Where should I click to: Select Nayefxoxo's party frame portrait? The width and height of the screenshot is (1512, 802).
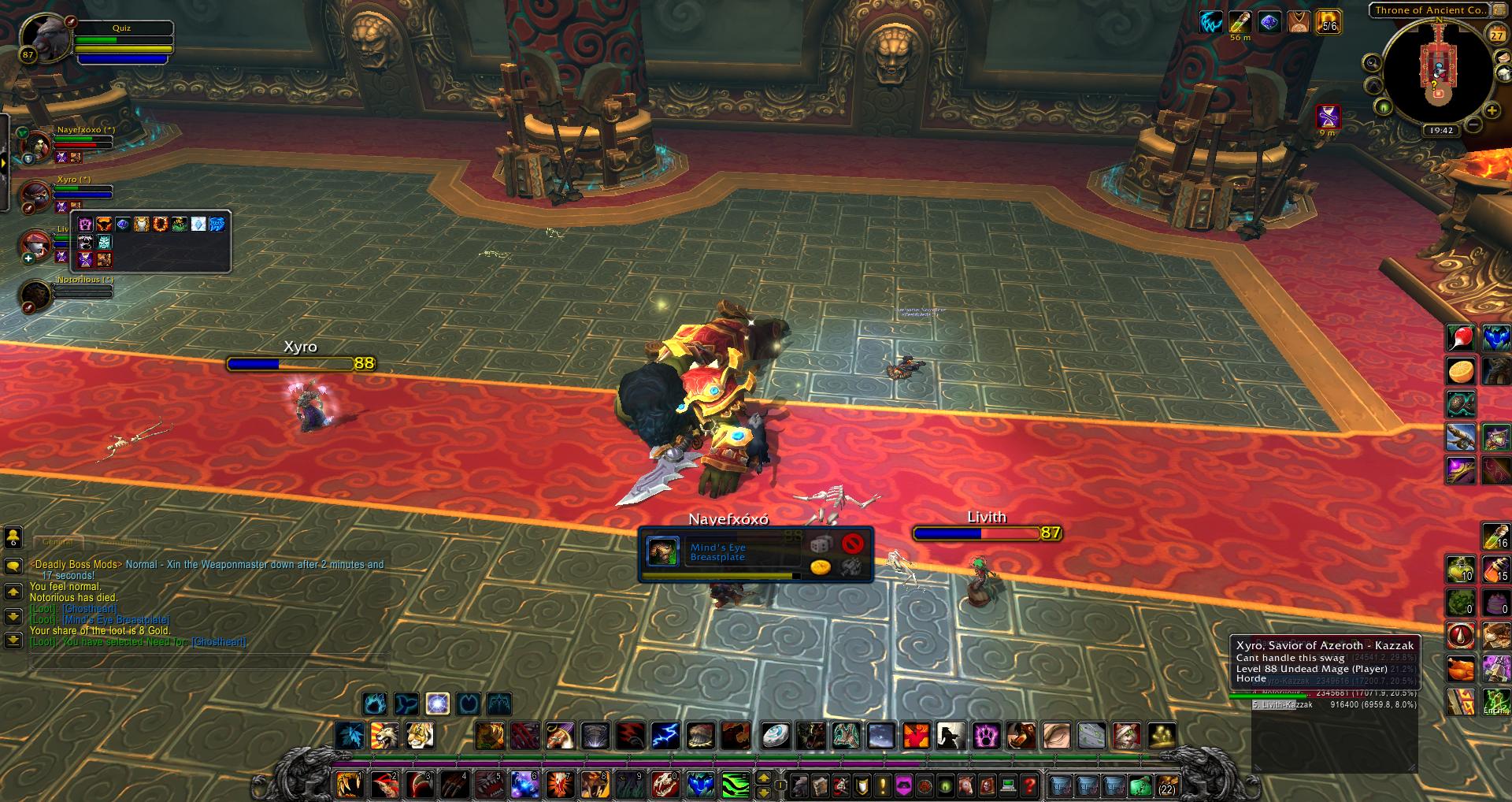coord(36,146)
